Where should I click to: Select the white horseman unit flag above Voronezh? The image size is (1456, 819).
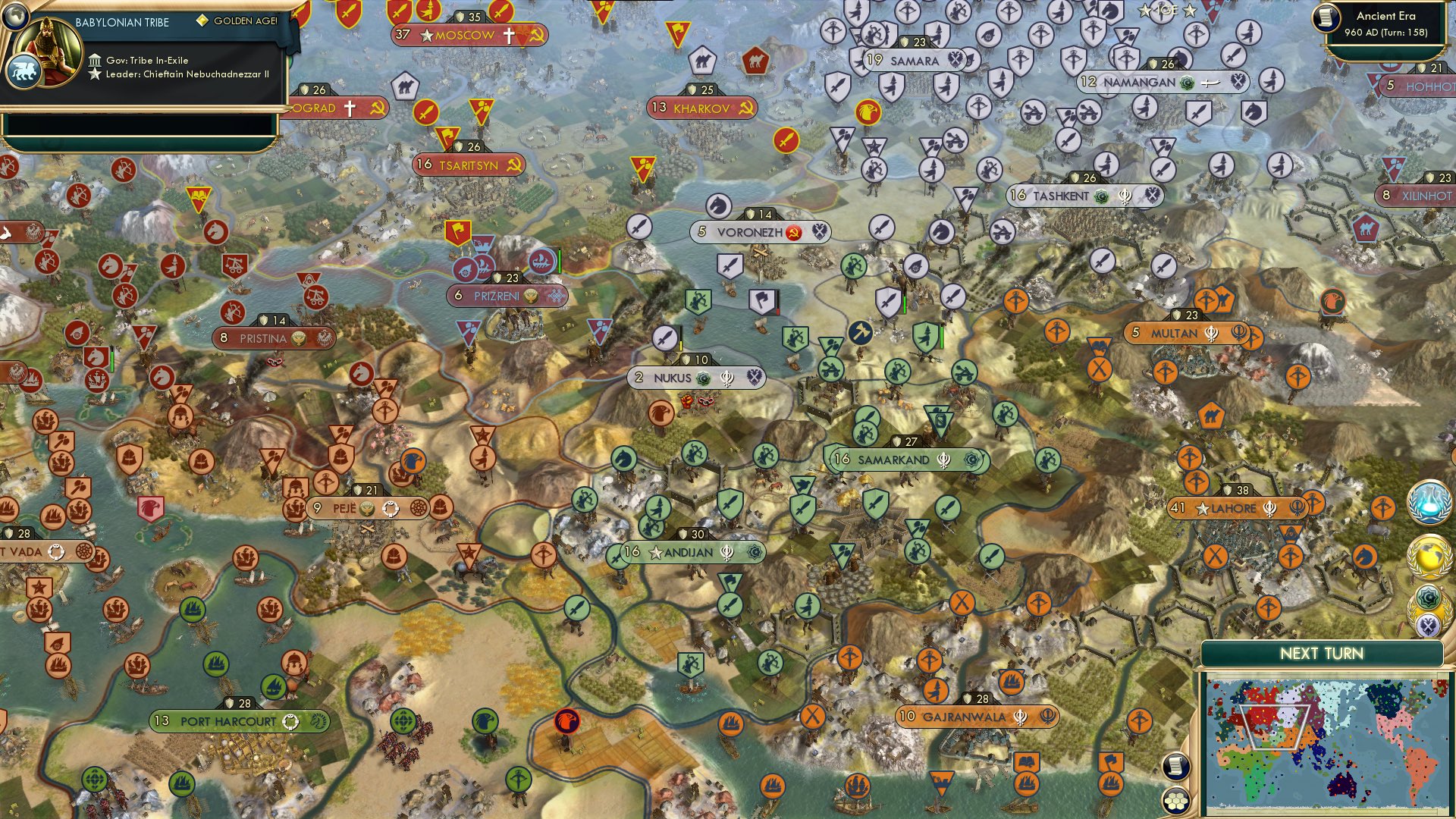719,205
